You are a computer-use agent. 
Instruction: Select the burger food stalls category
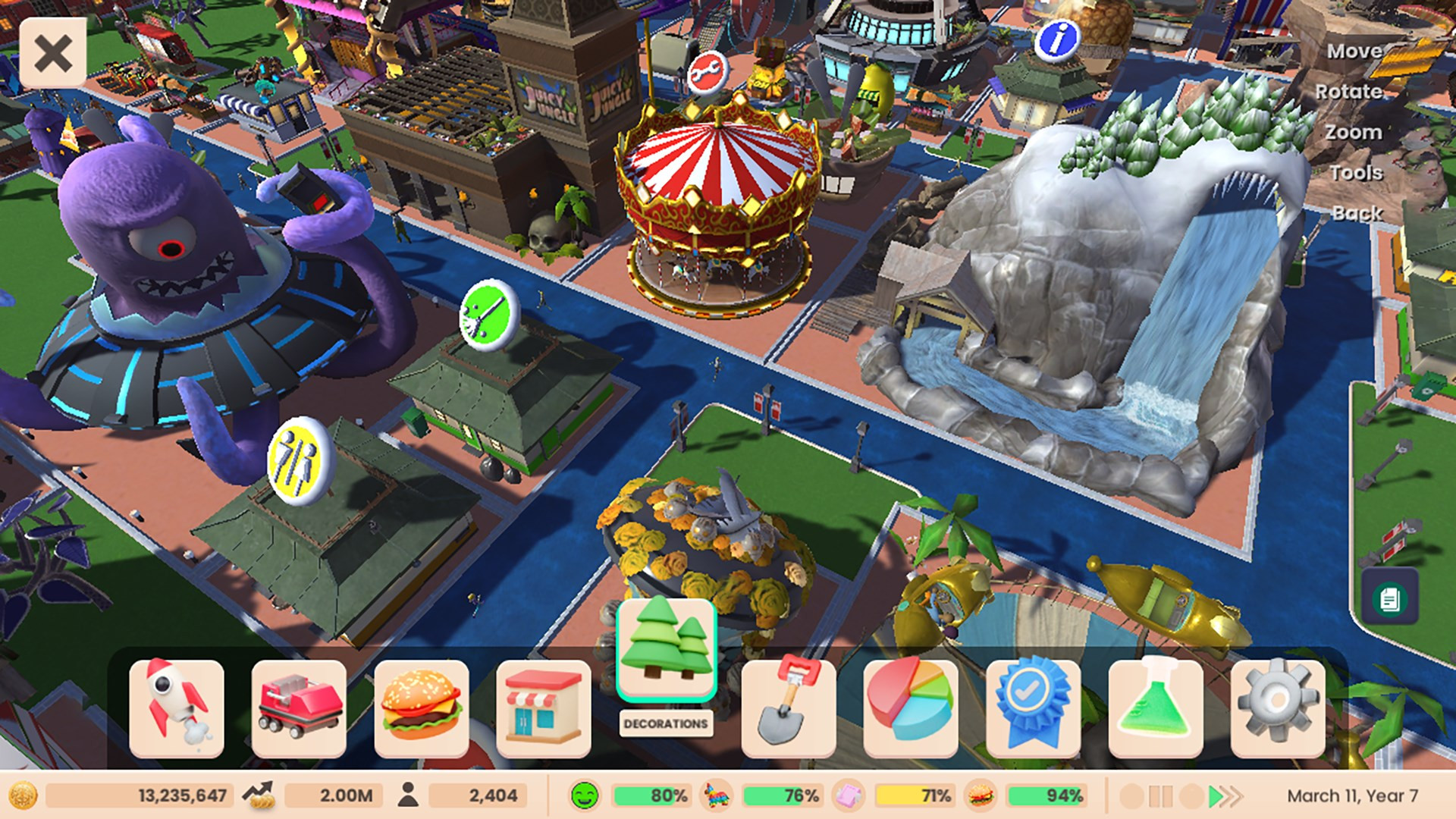(422, 708)
